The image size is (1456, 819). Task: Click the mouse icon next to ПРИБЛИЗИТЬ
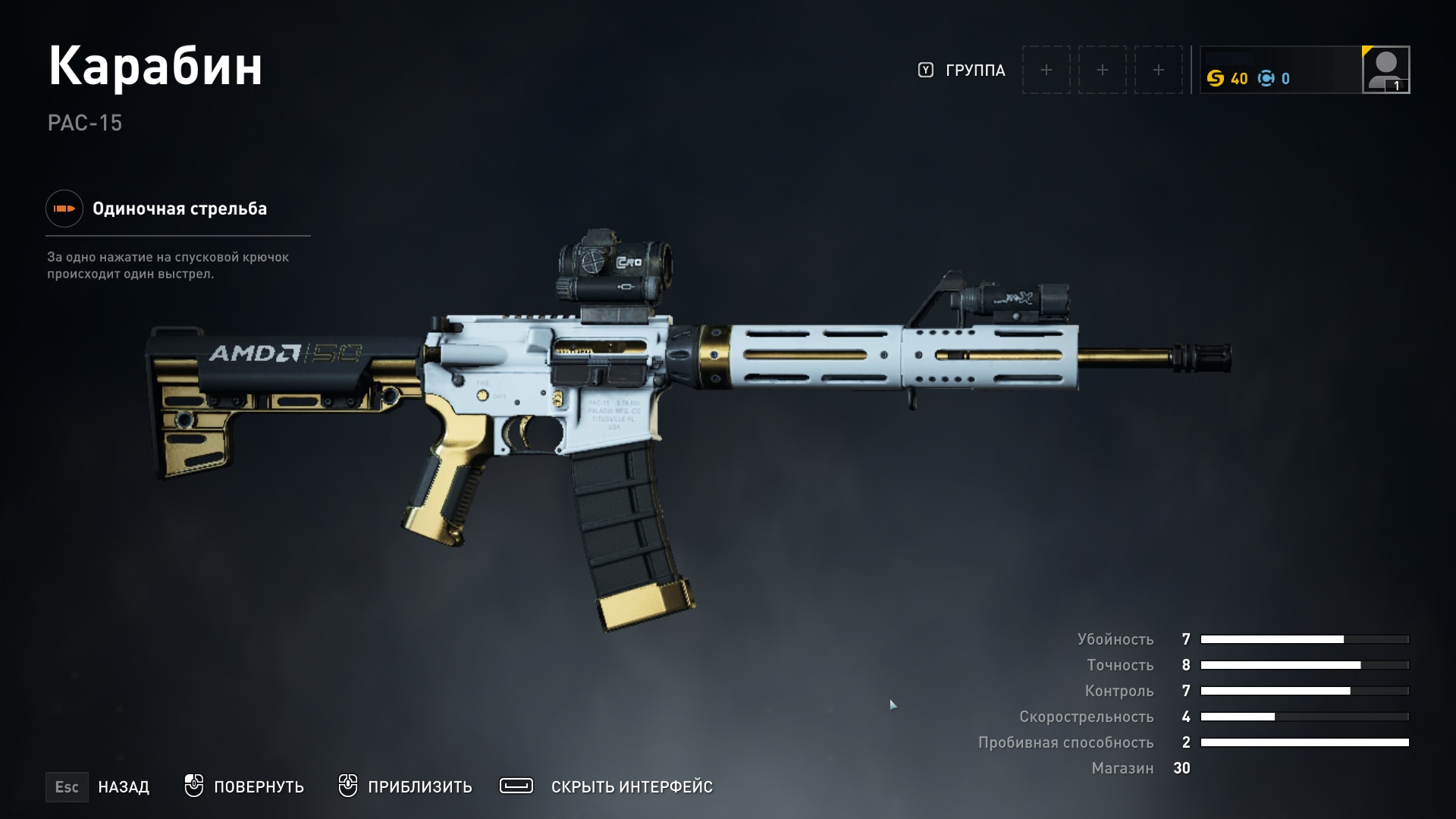coord(350,786)
